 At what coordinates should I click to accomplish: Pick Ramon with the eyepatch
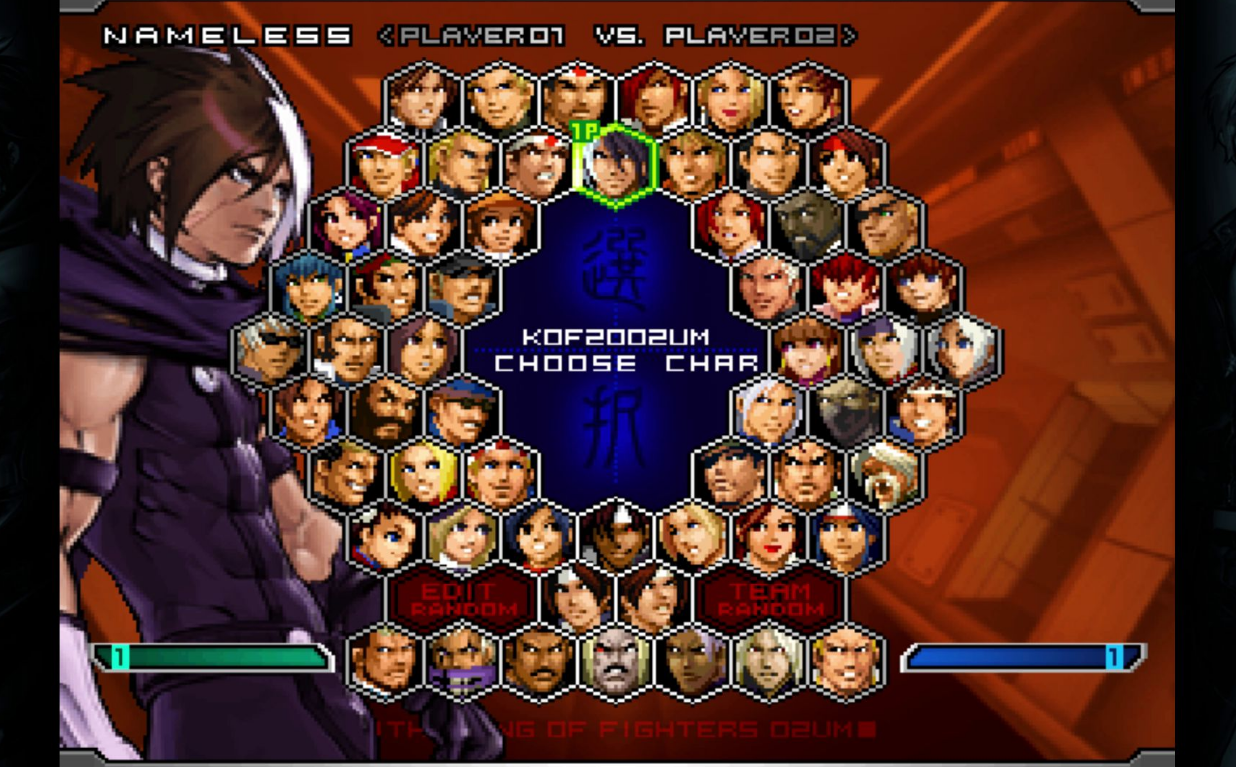coord(884,226)
